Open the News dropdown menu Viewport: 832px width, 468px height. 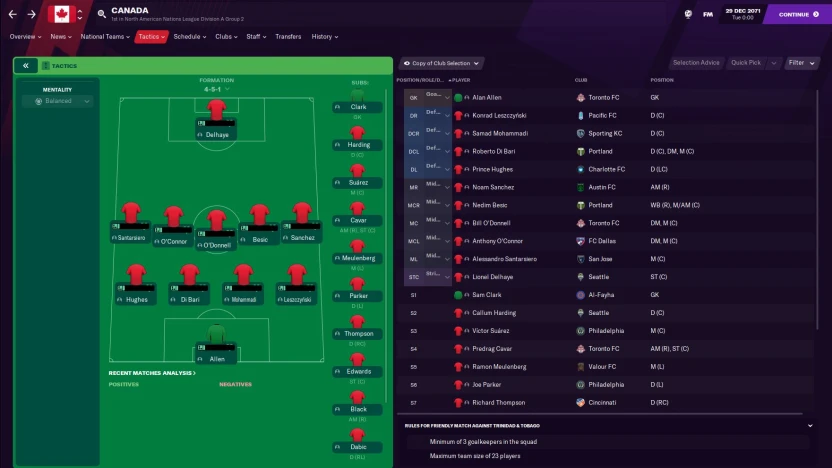coord(60,37)
